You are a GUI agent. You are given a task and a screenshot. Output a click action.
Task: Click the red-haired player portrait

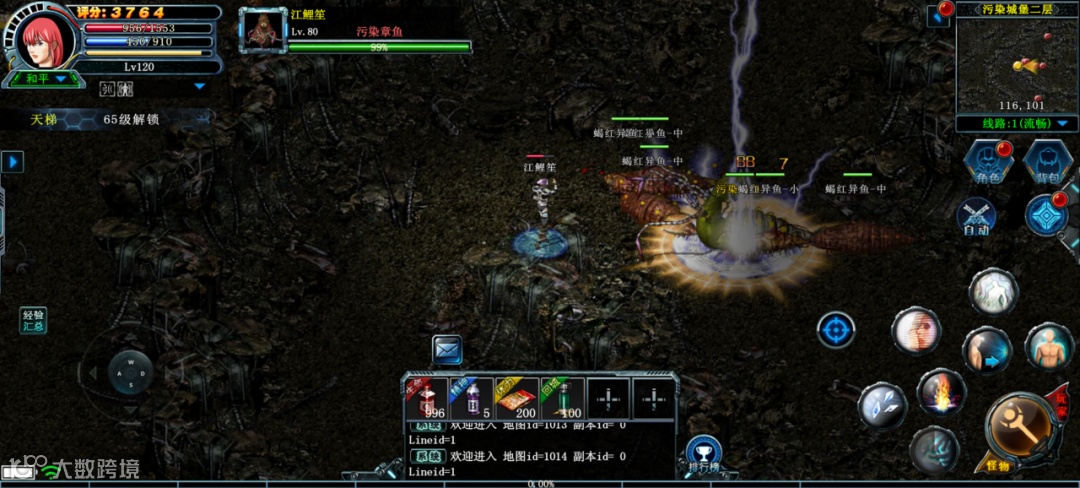coord(45,37)
